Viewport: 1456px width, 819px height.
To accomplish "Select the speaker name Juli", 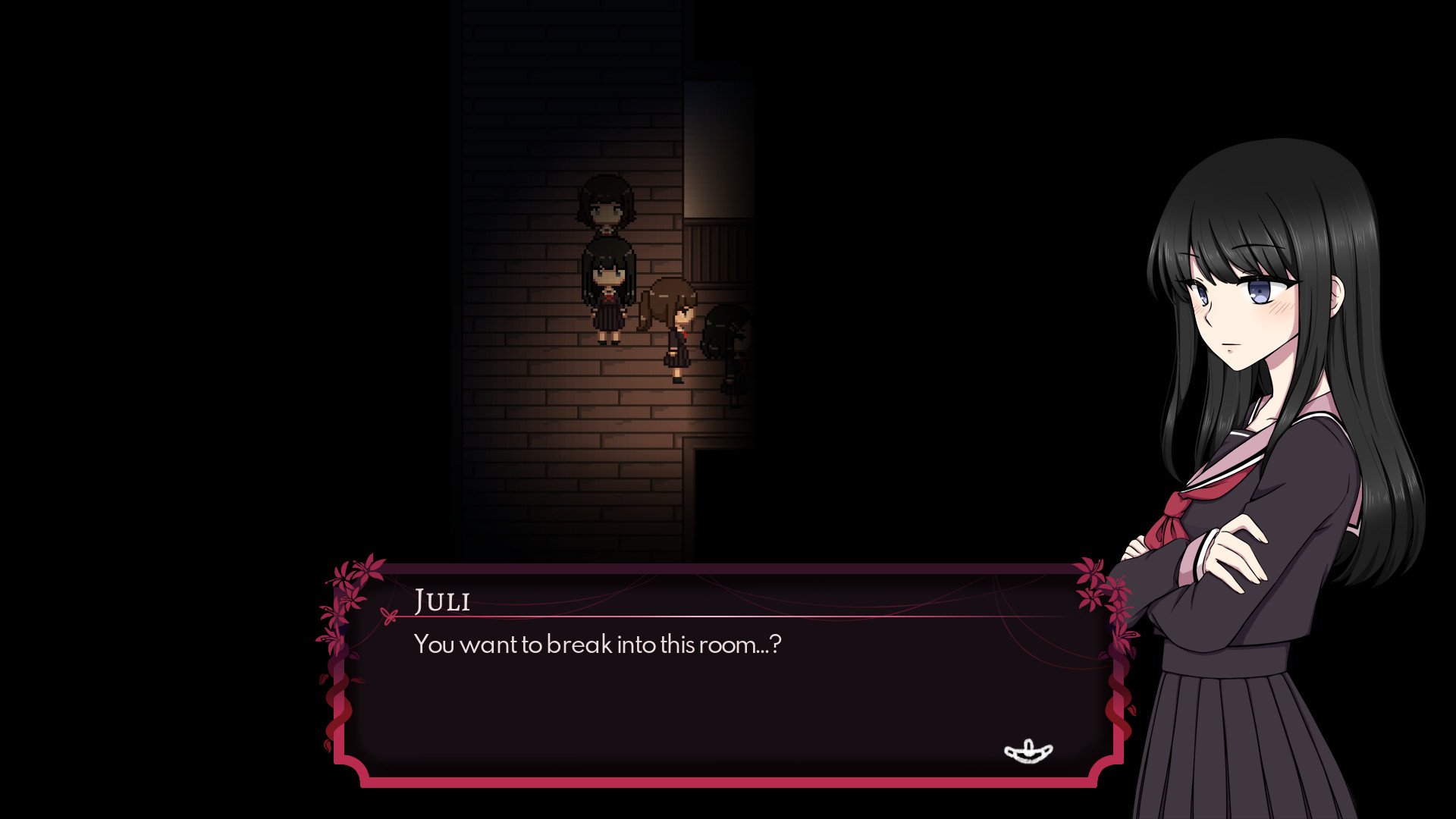I will pyautogui.click(x=442, y=601).
